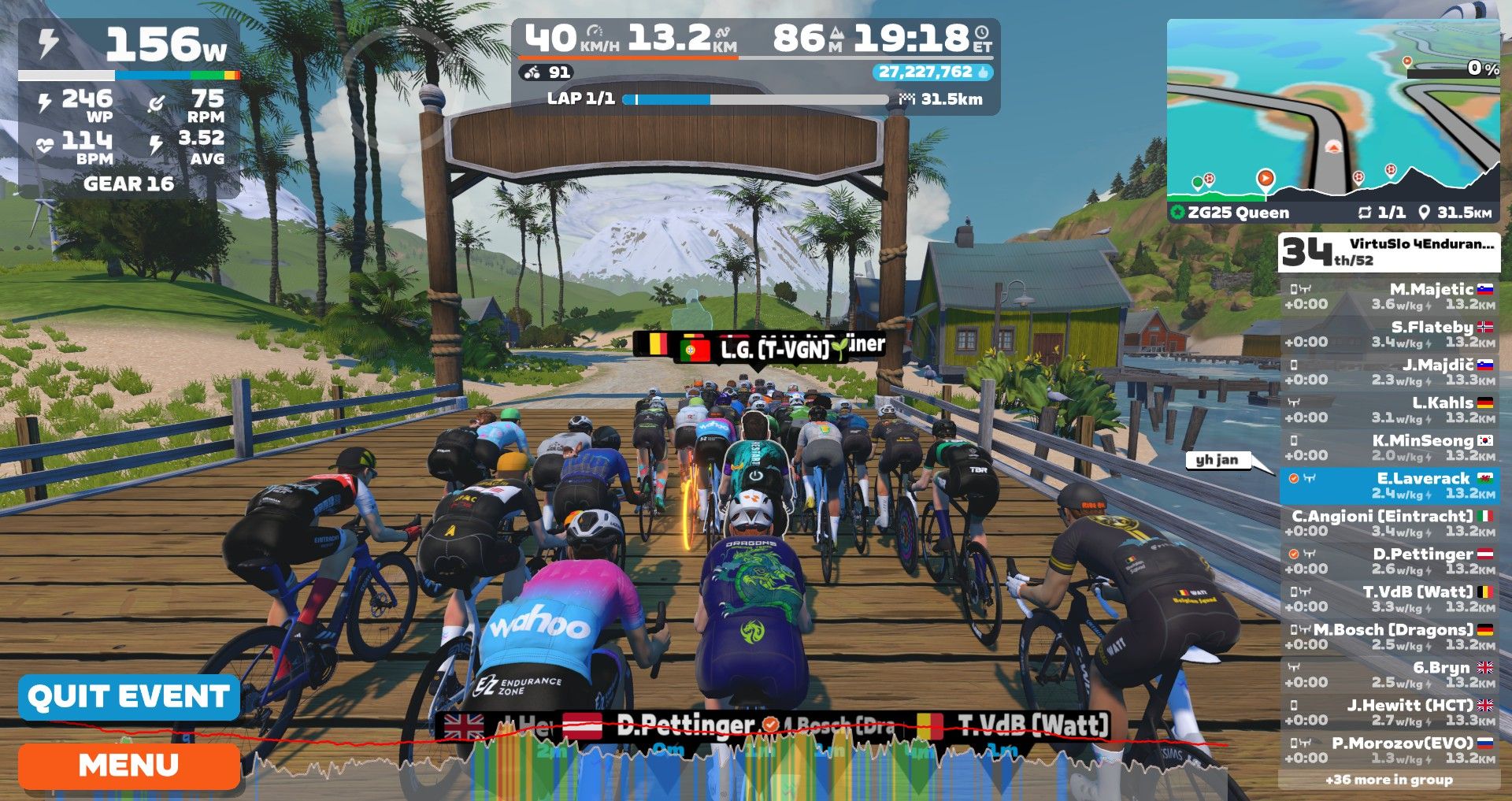Select S.Flateby in the rider list

click(1389, 334)
